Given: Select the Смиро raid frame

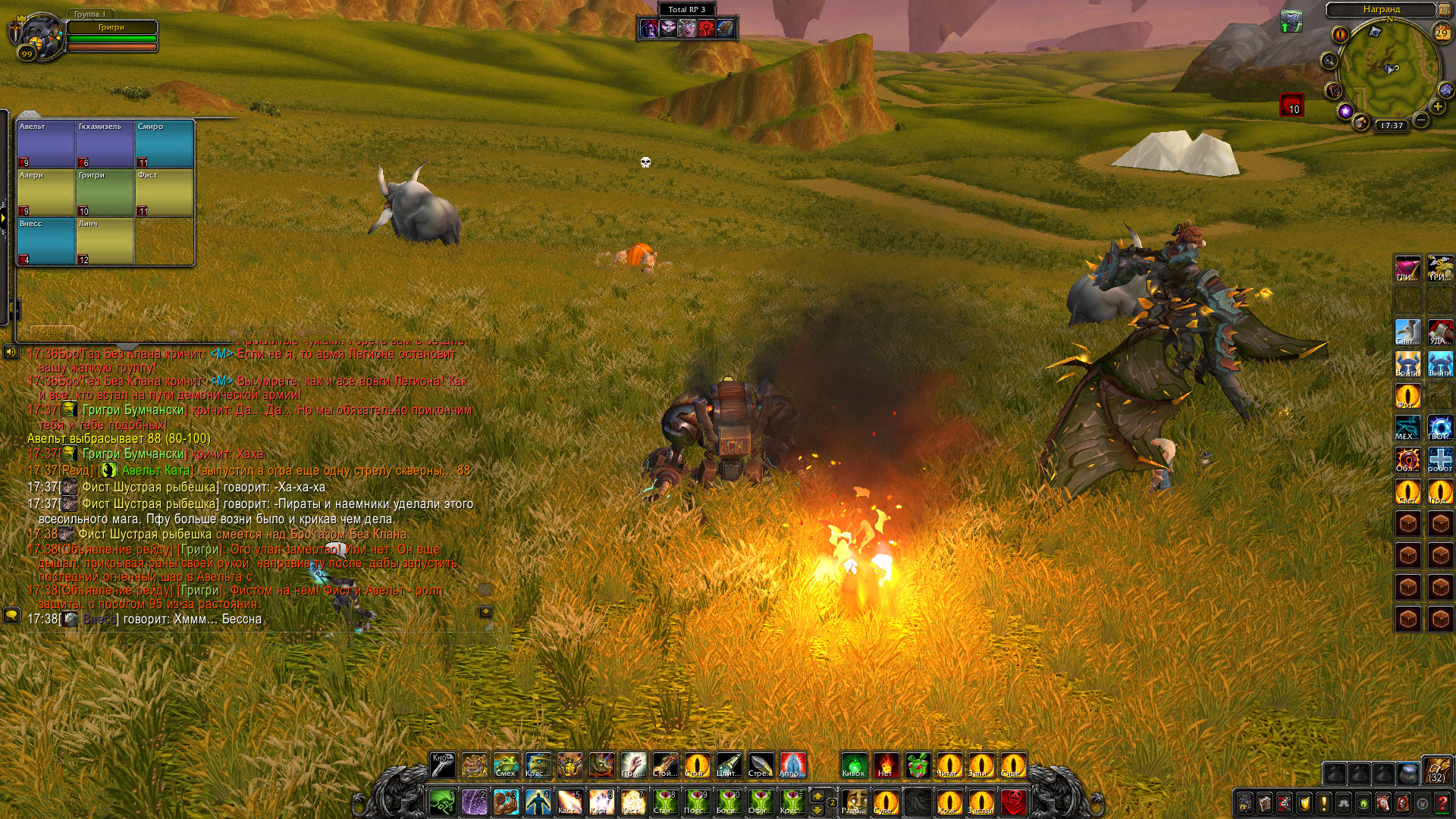Looking at the screenshot, I should coord(165,143).
